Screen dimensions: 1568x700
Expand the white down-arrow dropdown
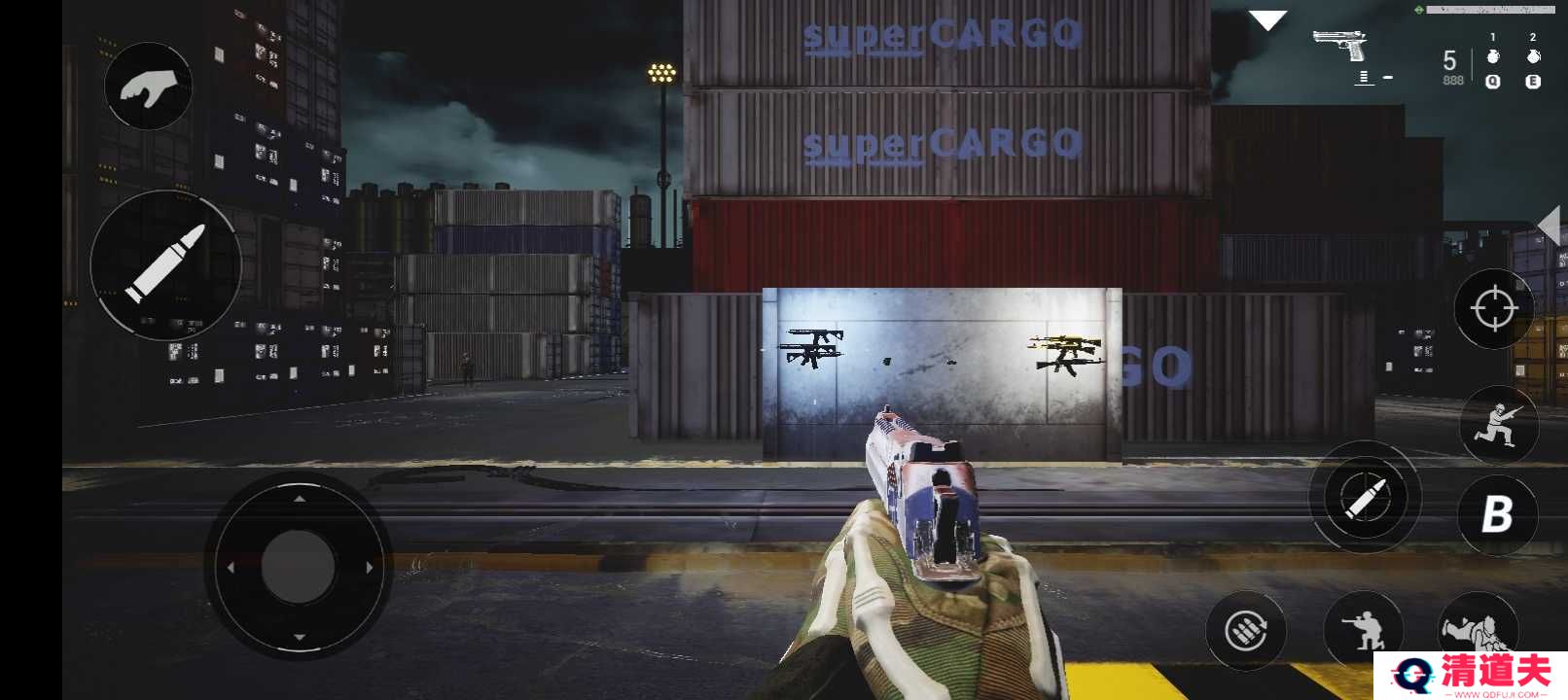click(x=1267, y=20)
